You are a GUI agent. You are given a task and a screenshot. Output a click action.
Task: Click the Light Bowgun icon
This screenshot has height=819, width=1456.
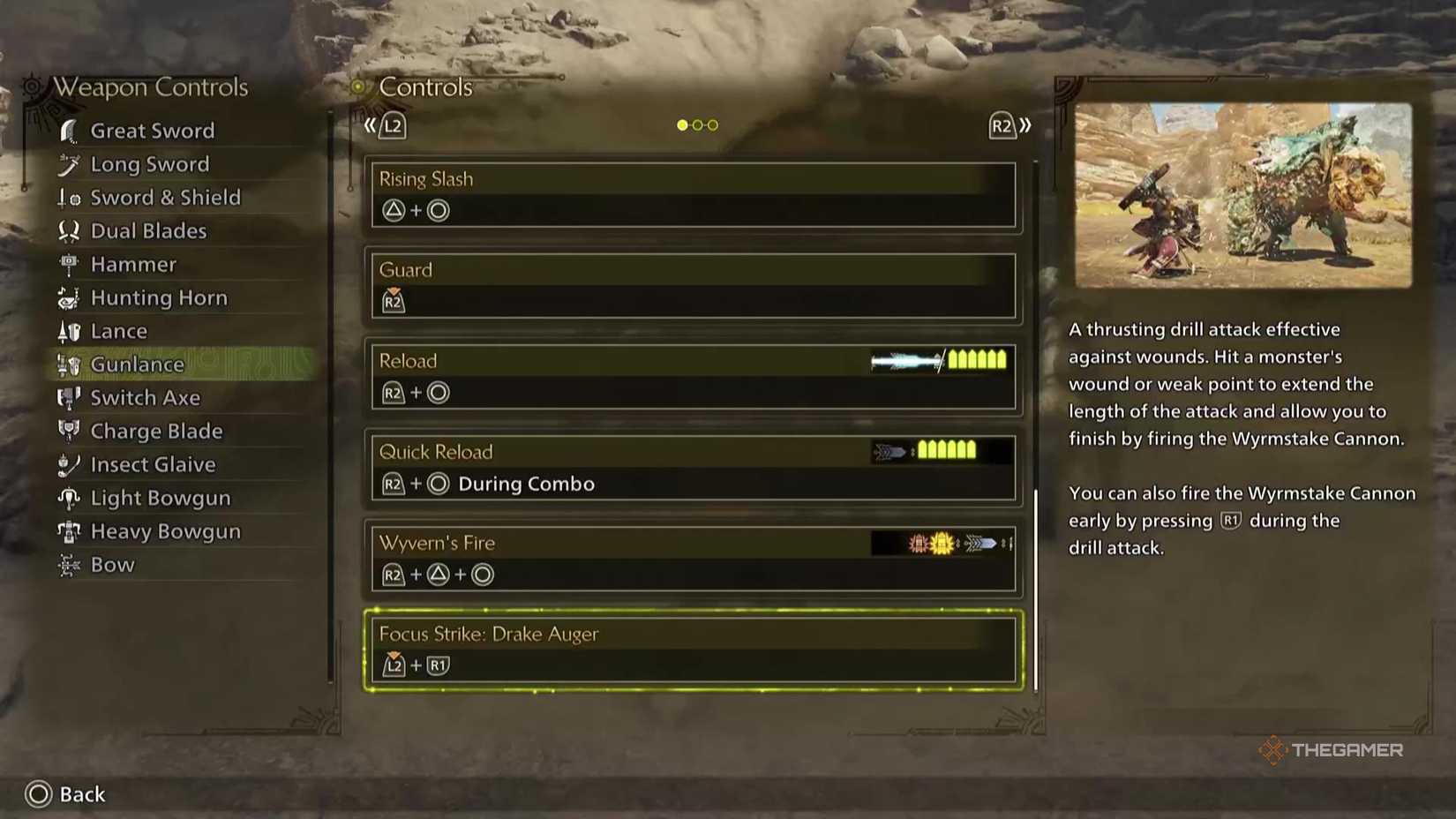69,498
